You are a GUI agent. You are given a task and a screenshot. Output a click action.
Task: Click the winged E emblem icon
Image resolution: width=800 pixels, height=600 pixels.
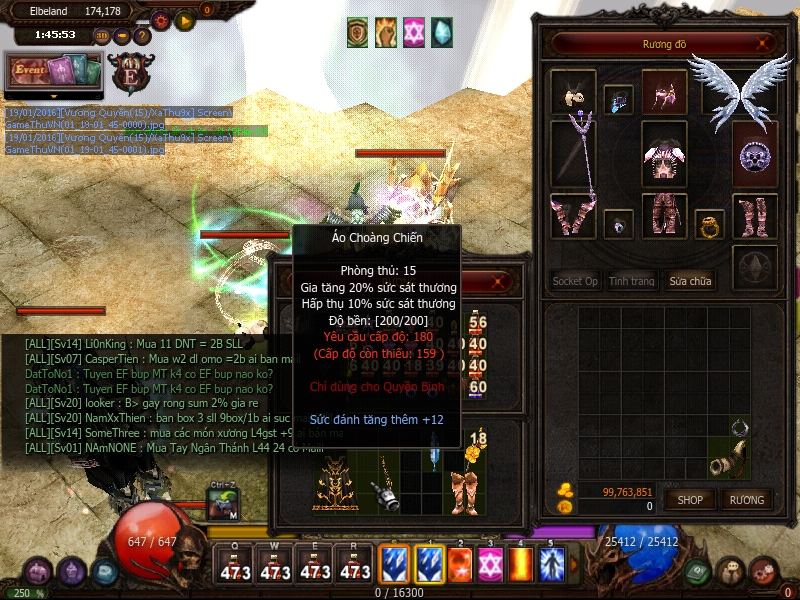point(131,72)
